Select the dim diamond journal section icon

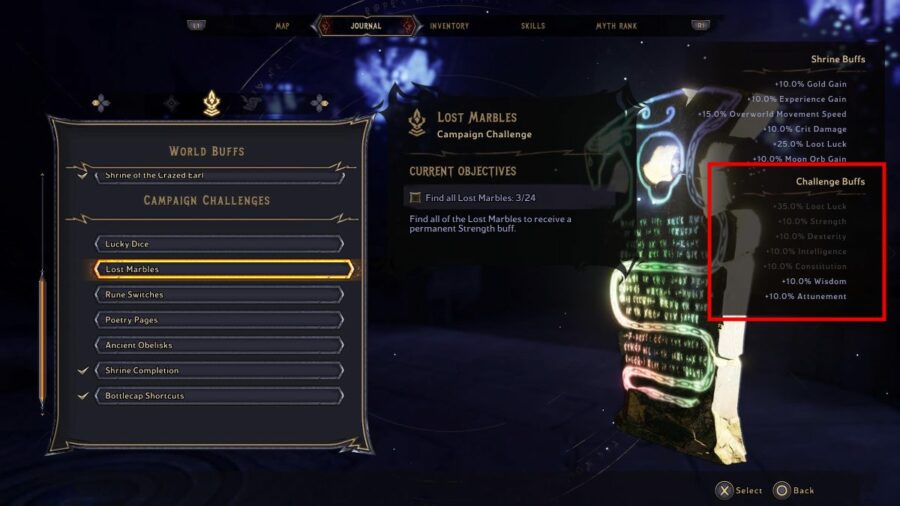pos(172,102)
